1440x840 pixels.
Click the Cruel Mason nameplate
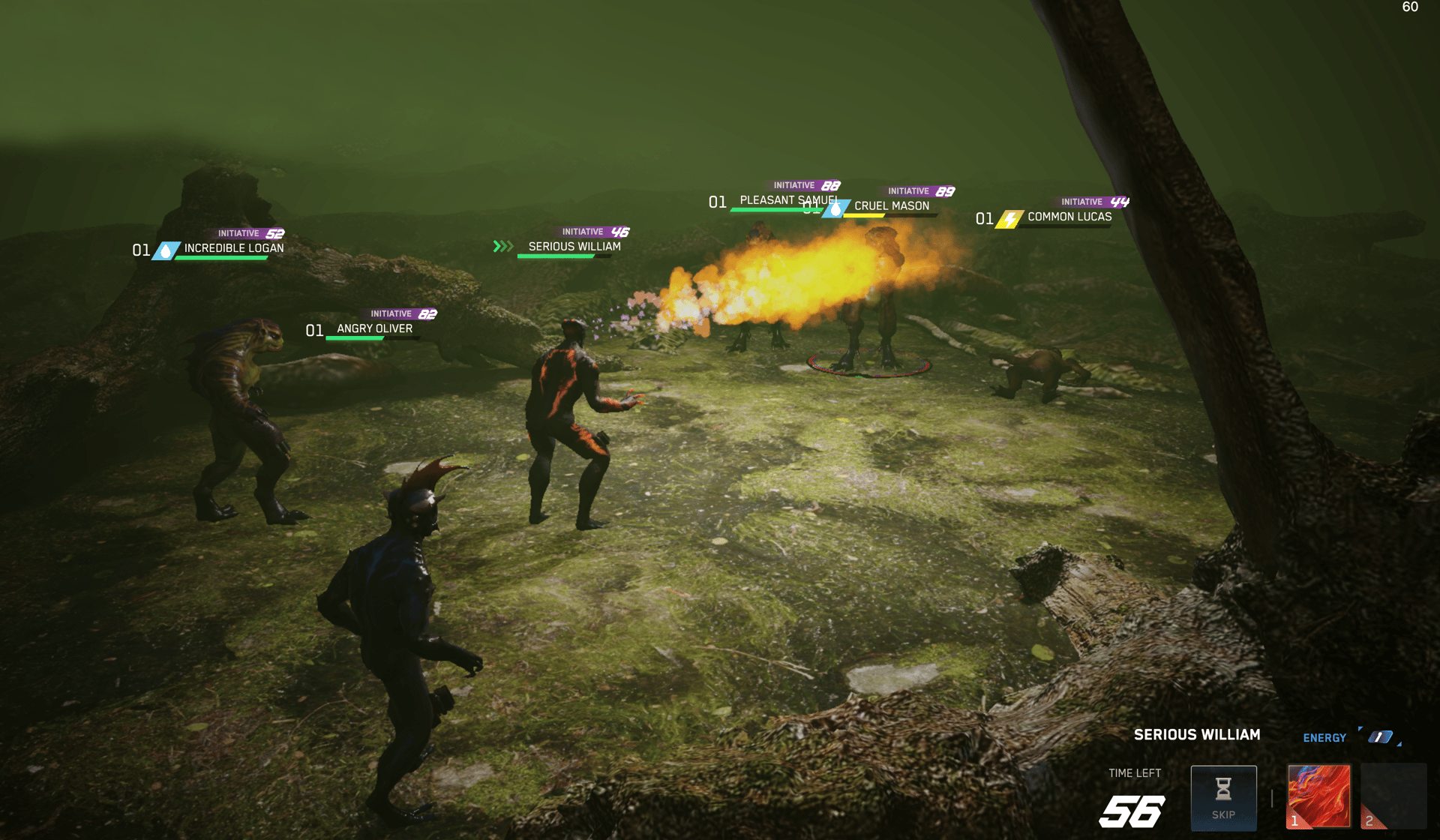pos(892,205)
